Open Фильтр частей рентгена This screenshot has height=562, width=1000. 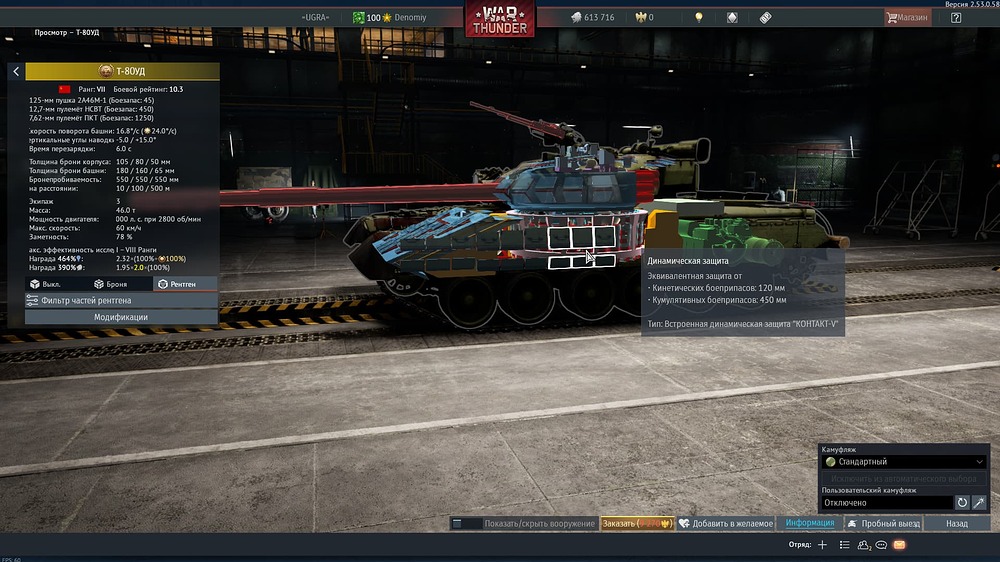[x=121, y=300]
